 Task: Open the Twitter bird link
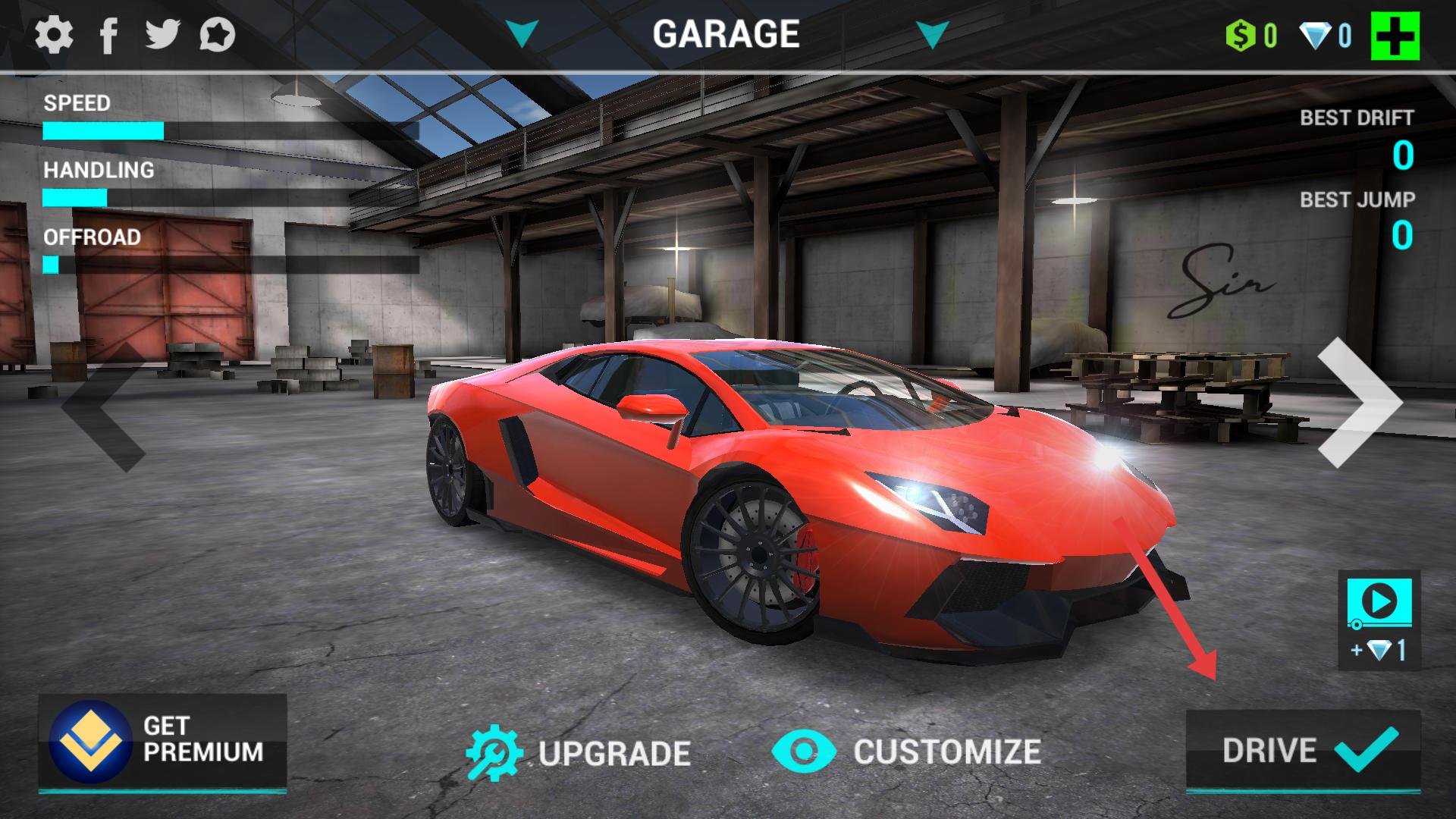point(162,35)
